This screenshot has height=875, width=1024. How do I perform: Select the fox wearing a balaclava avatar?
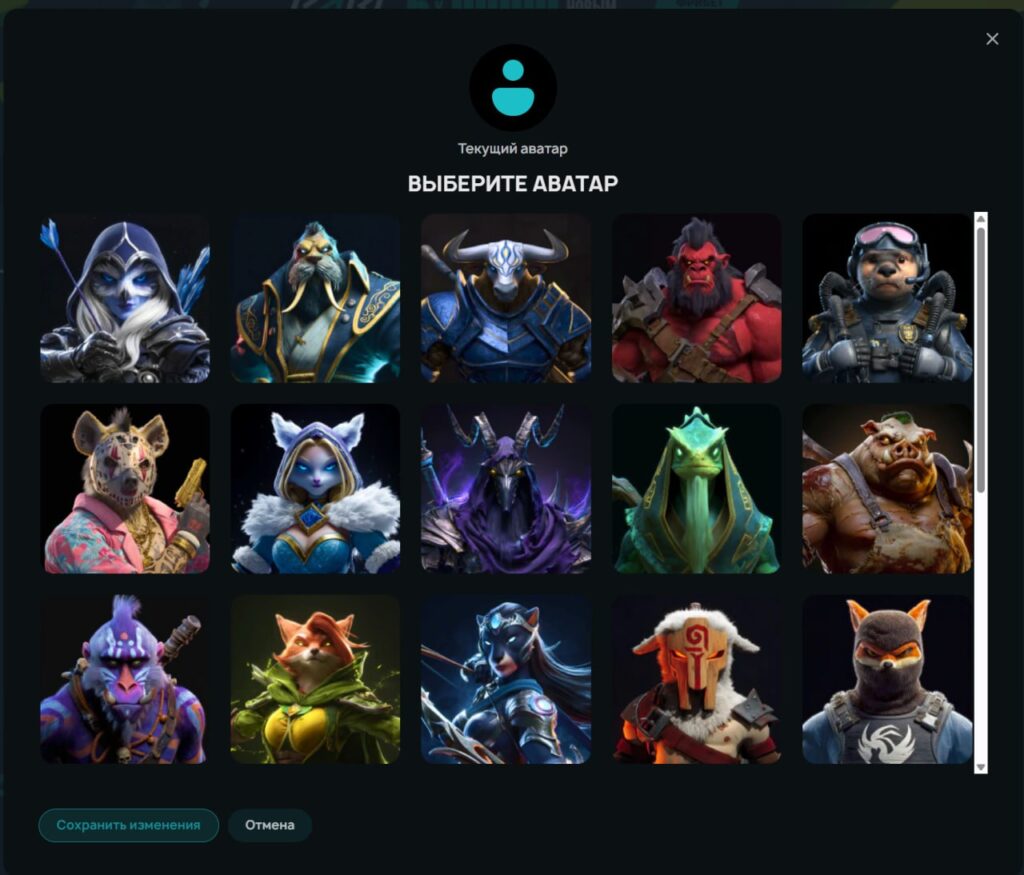[x=887, y=679]
